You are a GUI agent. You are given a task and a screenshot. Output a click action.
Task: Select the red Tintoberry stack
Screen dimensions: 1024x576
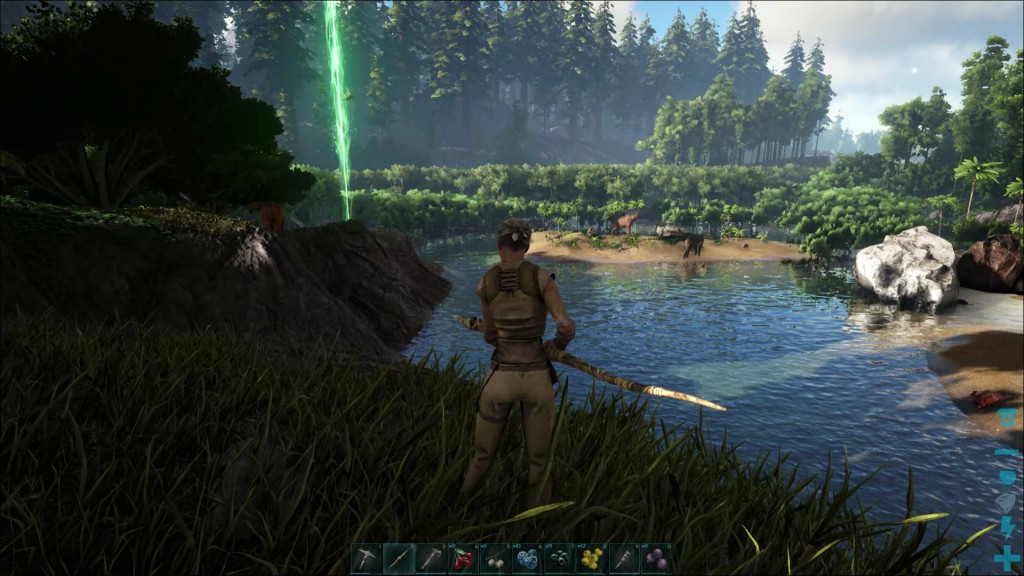pyautogui.click(x=463, y=559)
